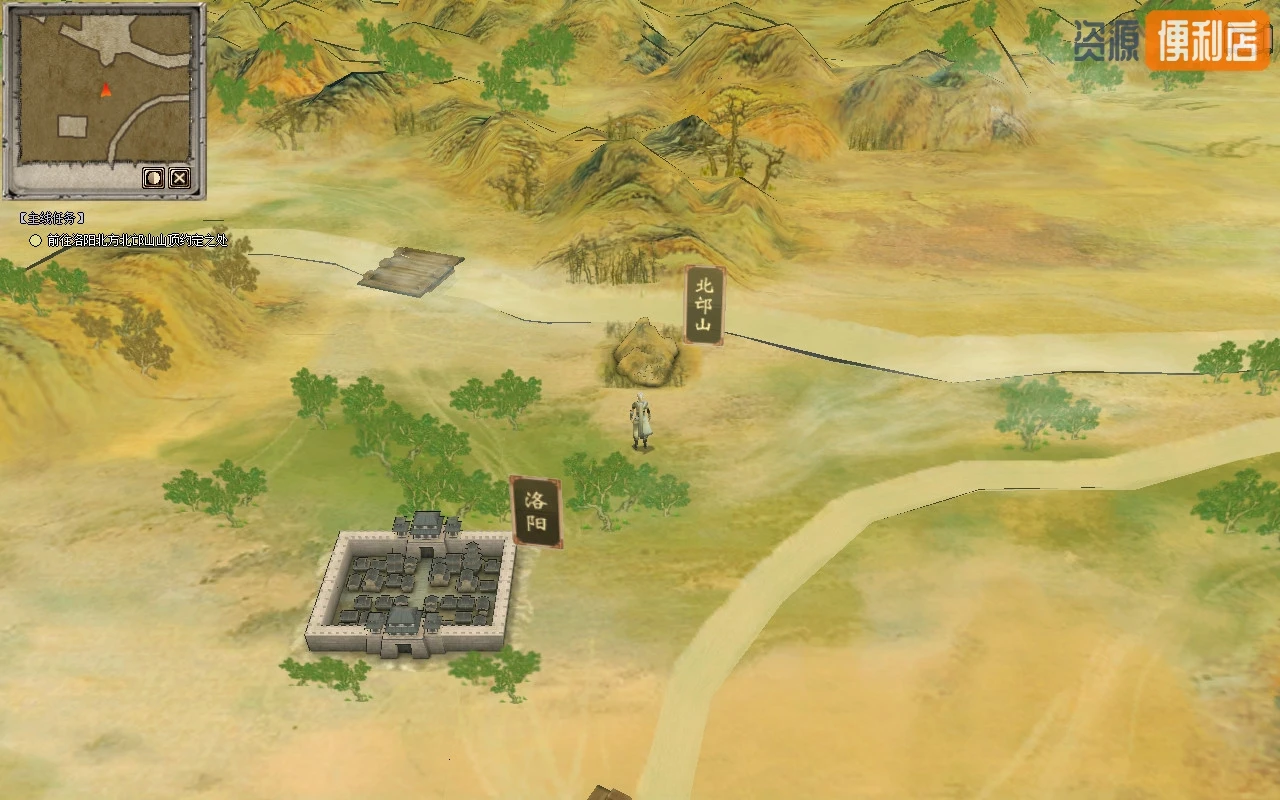Click the minimap in the corner

click(104, 90)
